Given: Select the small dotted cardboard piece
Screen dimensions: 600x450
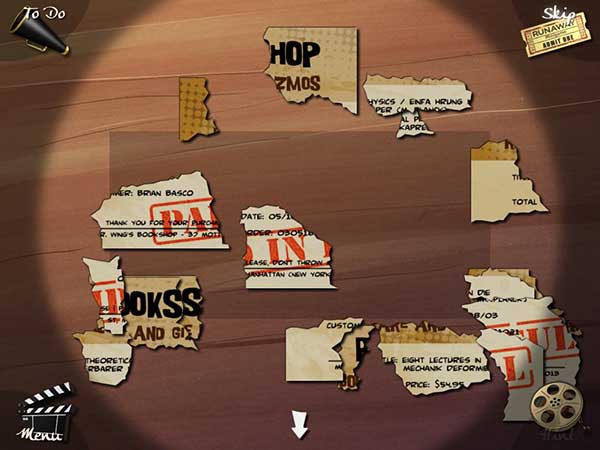Looking at the screenshot, I should [x=192, y=106].
